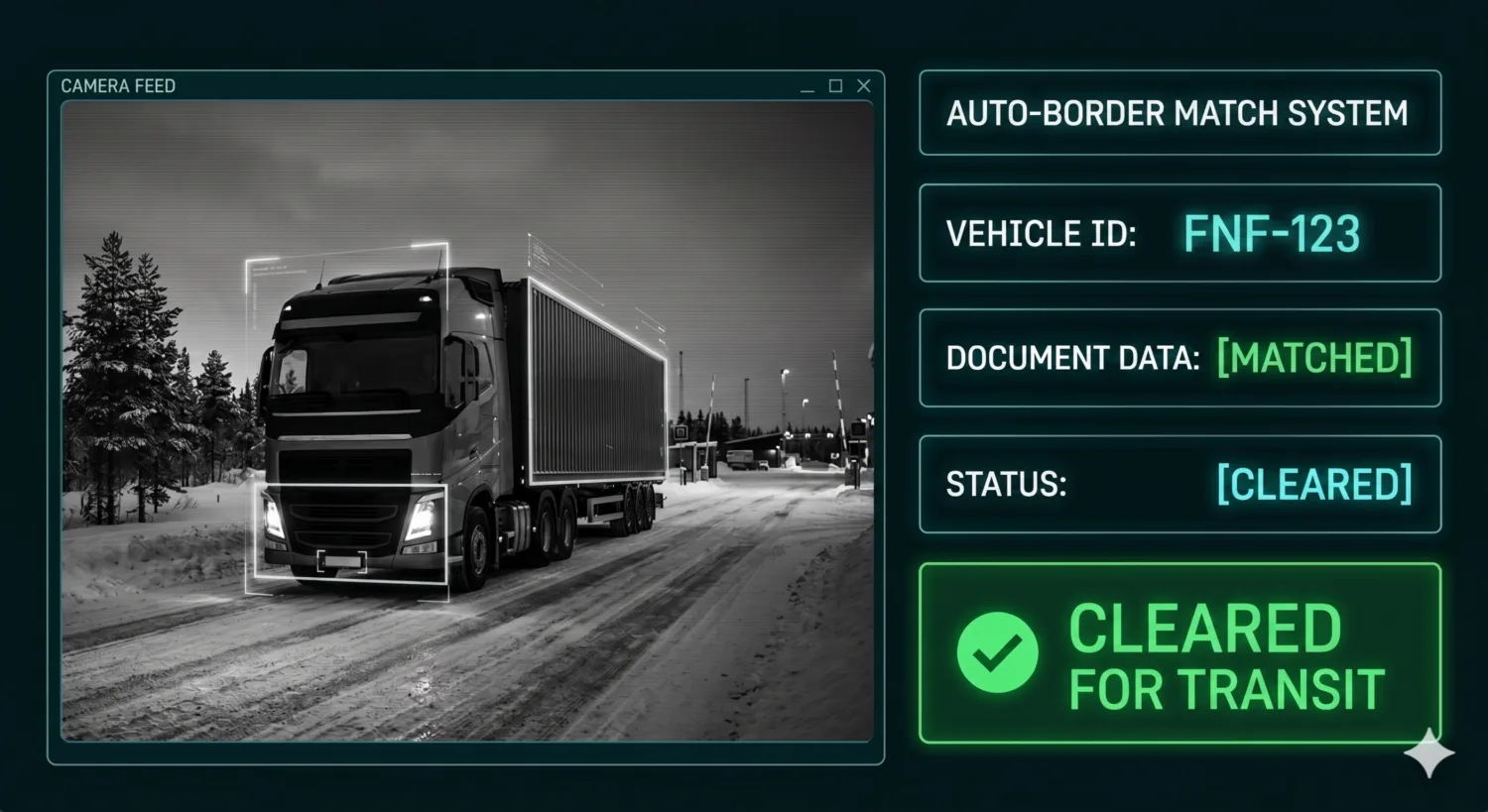Select the Status Cleared panel

click(1179, 484)
